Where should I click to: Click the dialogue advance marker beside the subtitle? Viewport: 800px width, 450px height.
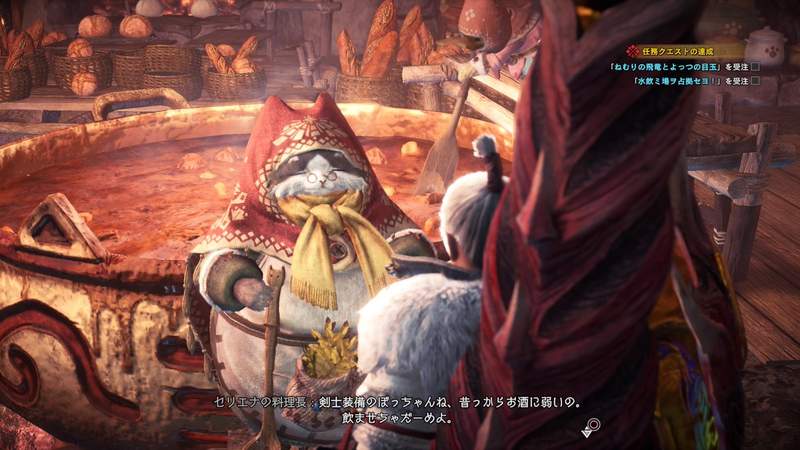coord(592,426)
